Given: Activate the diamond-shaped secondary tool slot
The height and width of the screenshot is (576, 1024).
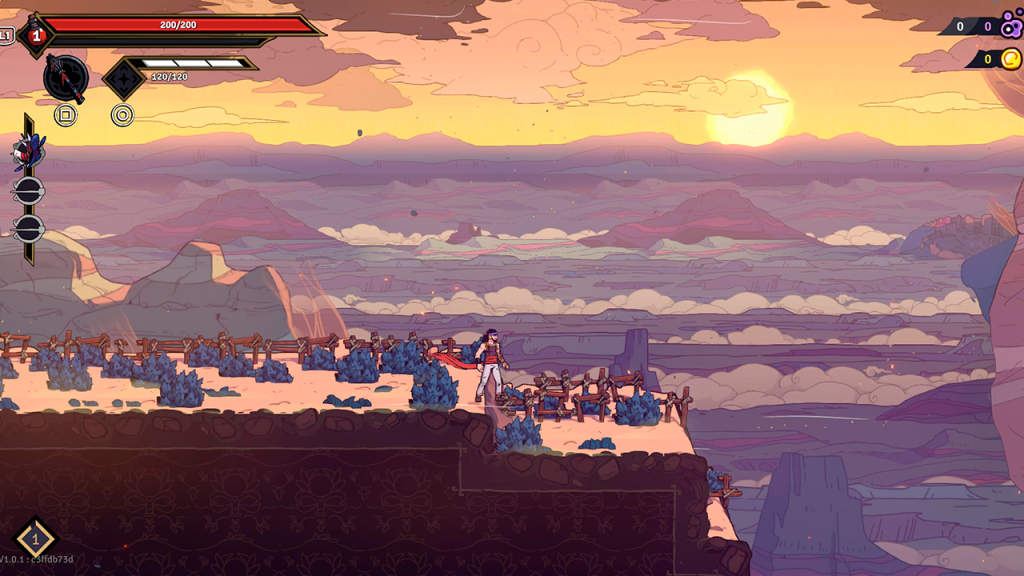Looking at the screenshot, I should (x=123, y=78).
